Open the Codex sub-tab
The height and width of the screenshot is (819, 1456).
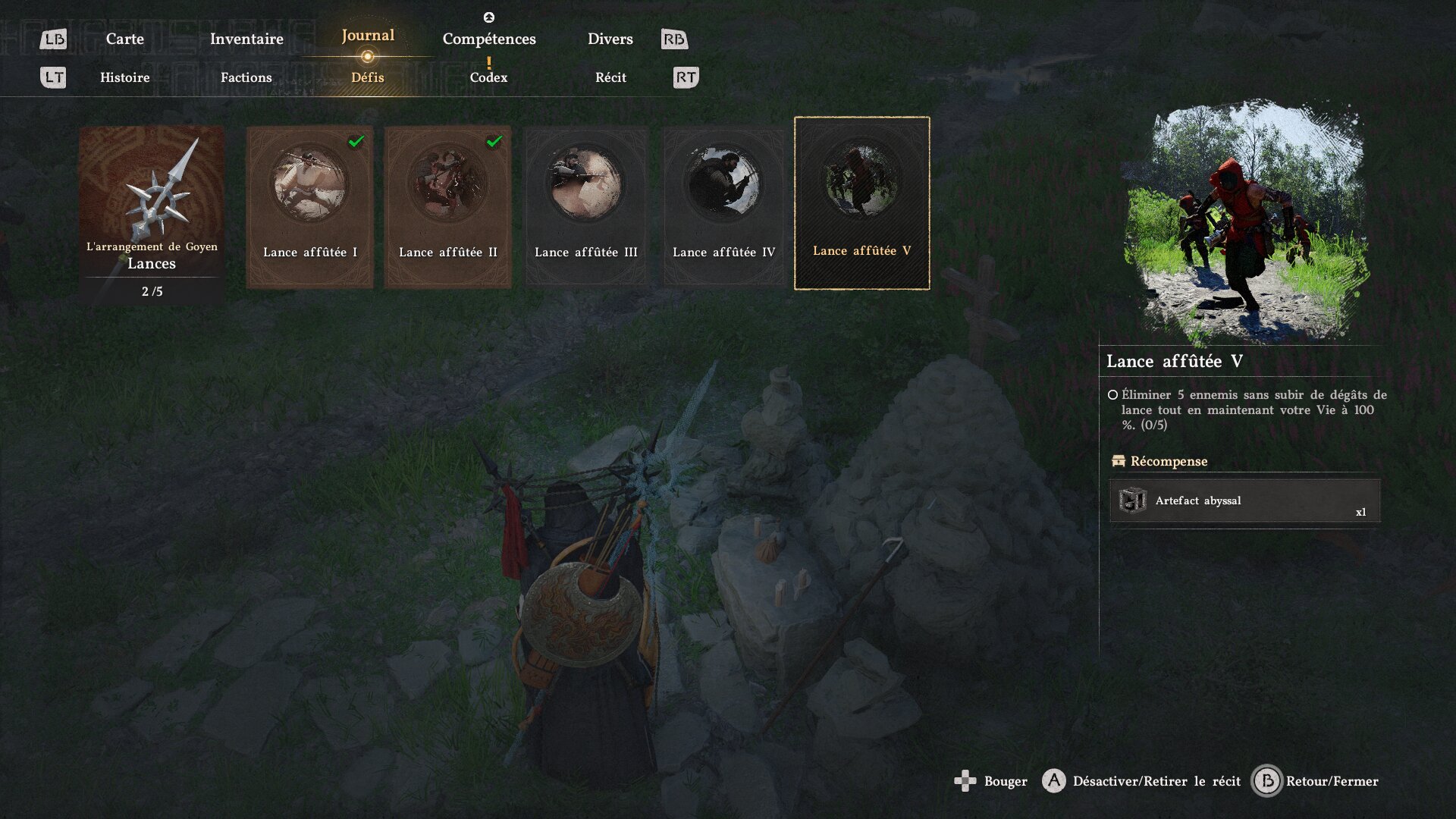coord(488,77)
